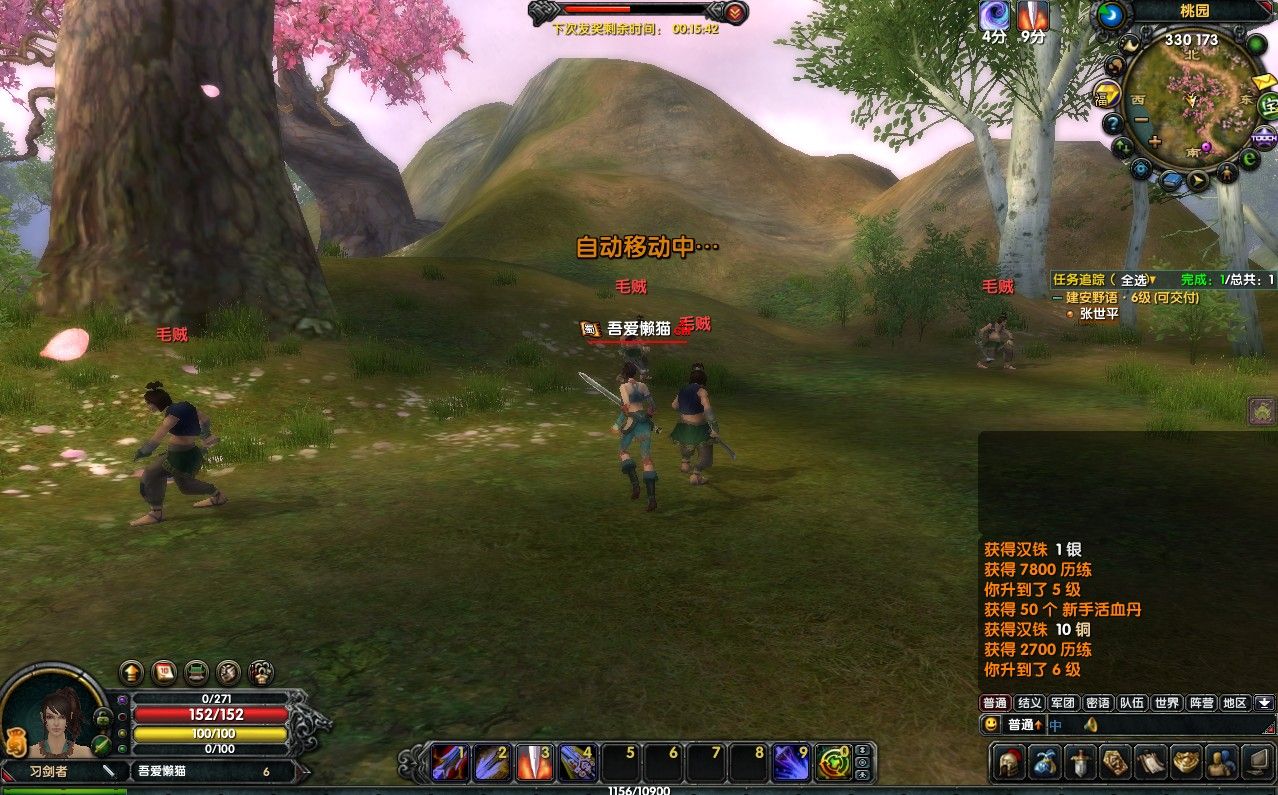Open the sword skills menu icon

click(1081, 762)
